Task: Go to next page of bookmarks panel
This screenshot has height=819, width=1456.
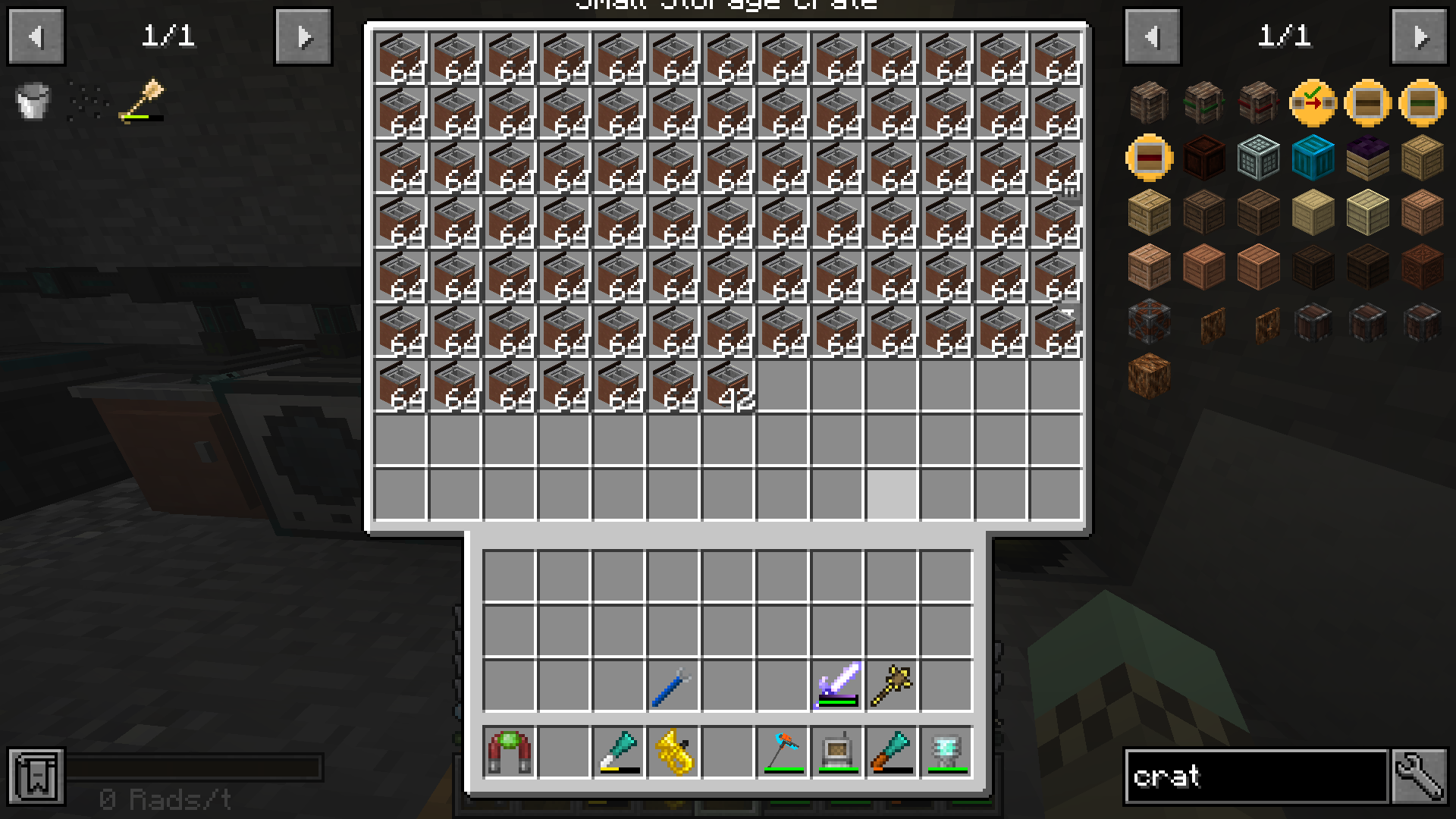Action: 303,36
